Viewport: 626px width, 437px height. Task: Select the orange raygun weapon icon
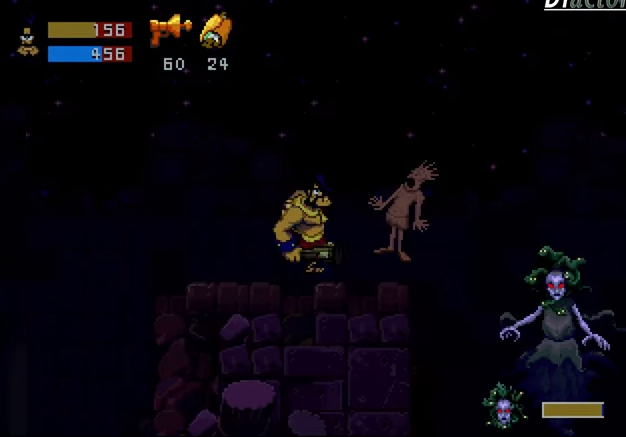click(x=170, y=31)
